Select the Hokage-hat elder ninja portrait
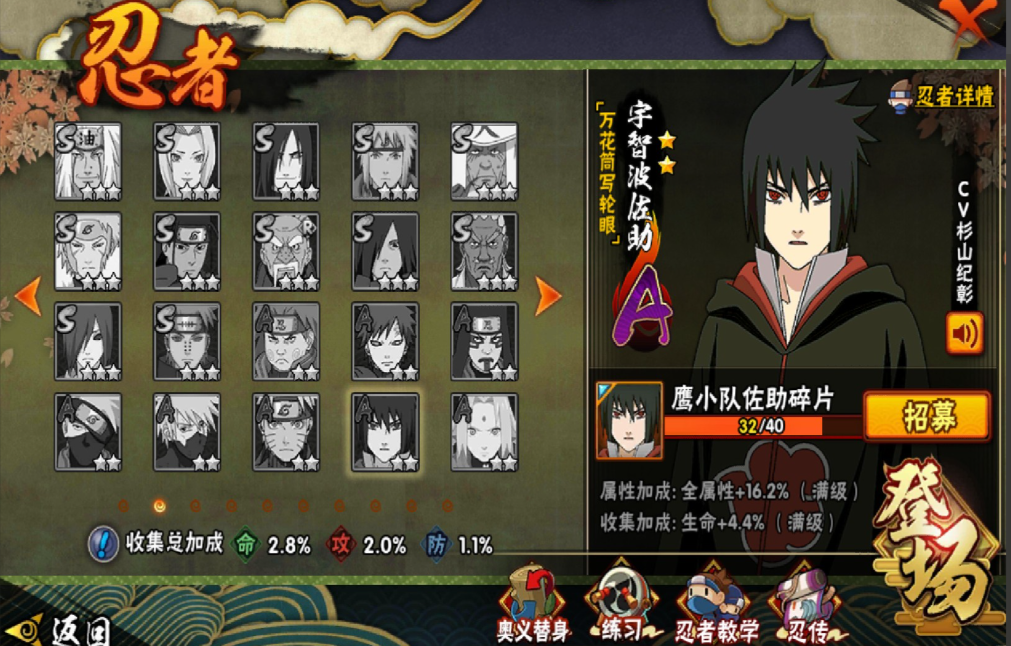 click(484, 161)
